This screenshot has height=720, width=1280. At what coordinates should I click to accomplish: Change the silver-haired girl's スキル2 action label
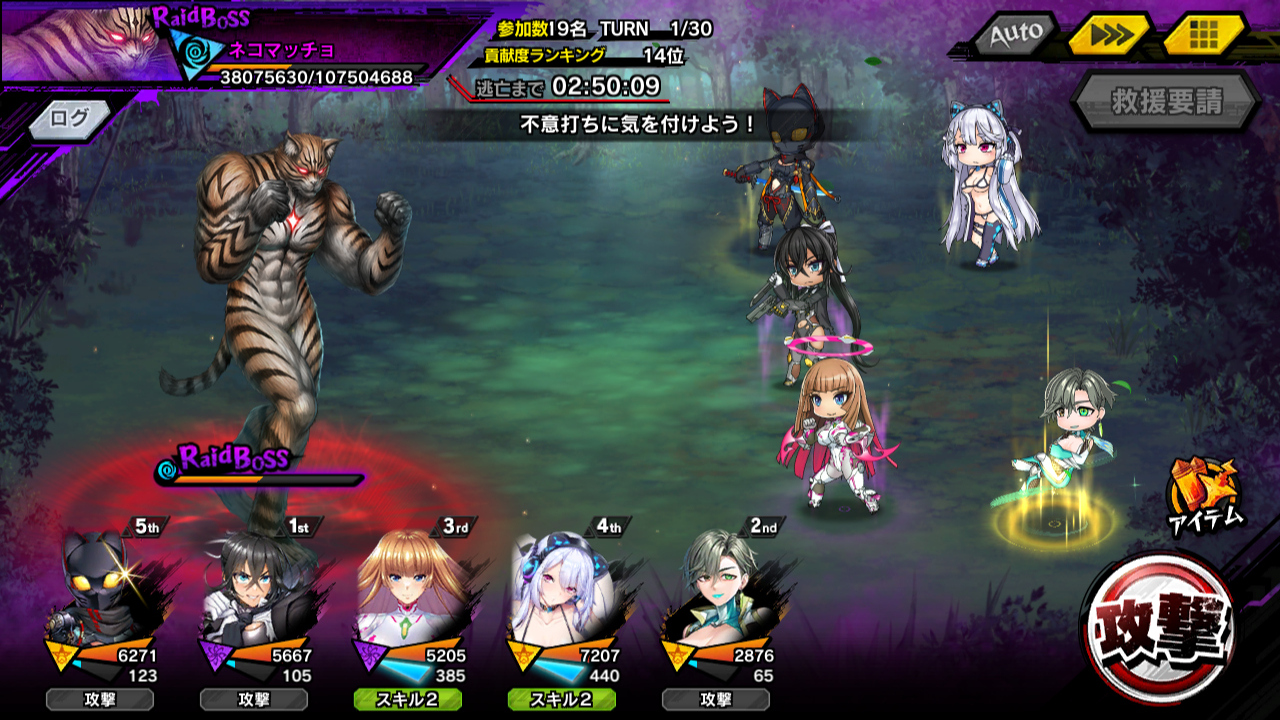[x=560, y=699]
